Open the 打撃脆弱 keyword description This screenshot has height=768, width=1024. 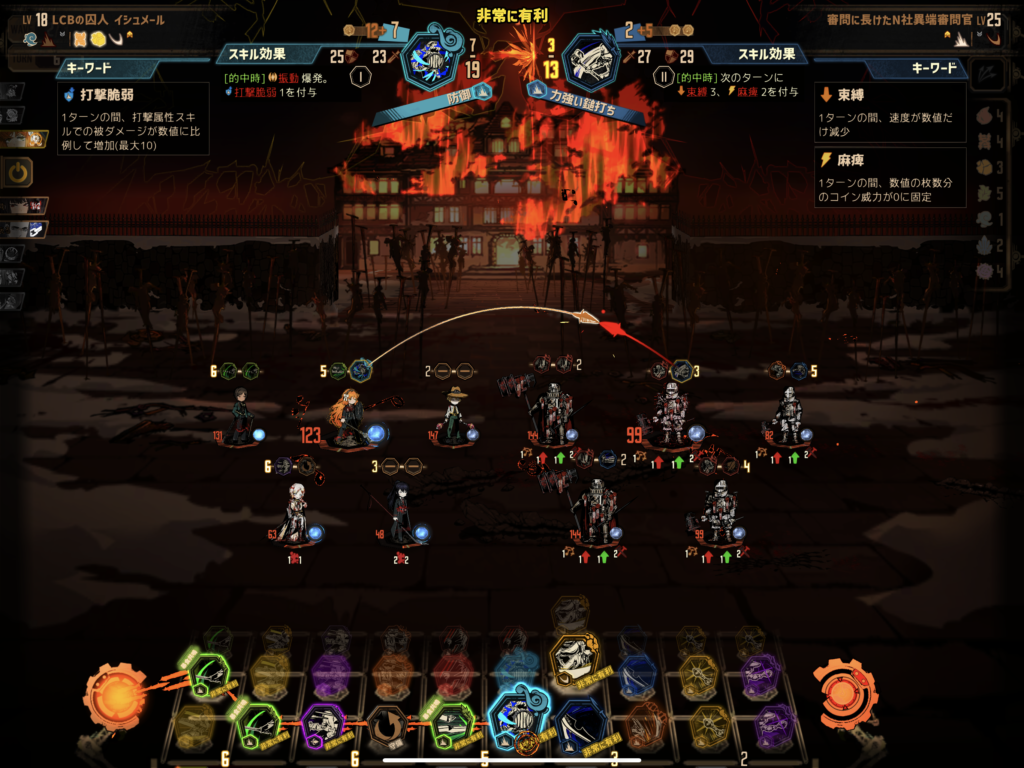[x=133, y=118]
